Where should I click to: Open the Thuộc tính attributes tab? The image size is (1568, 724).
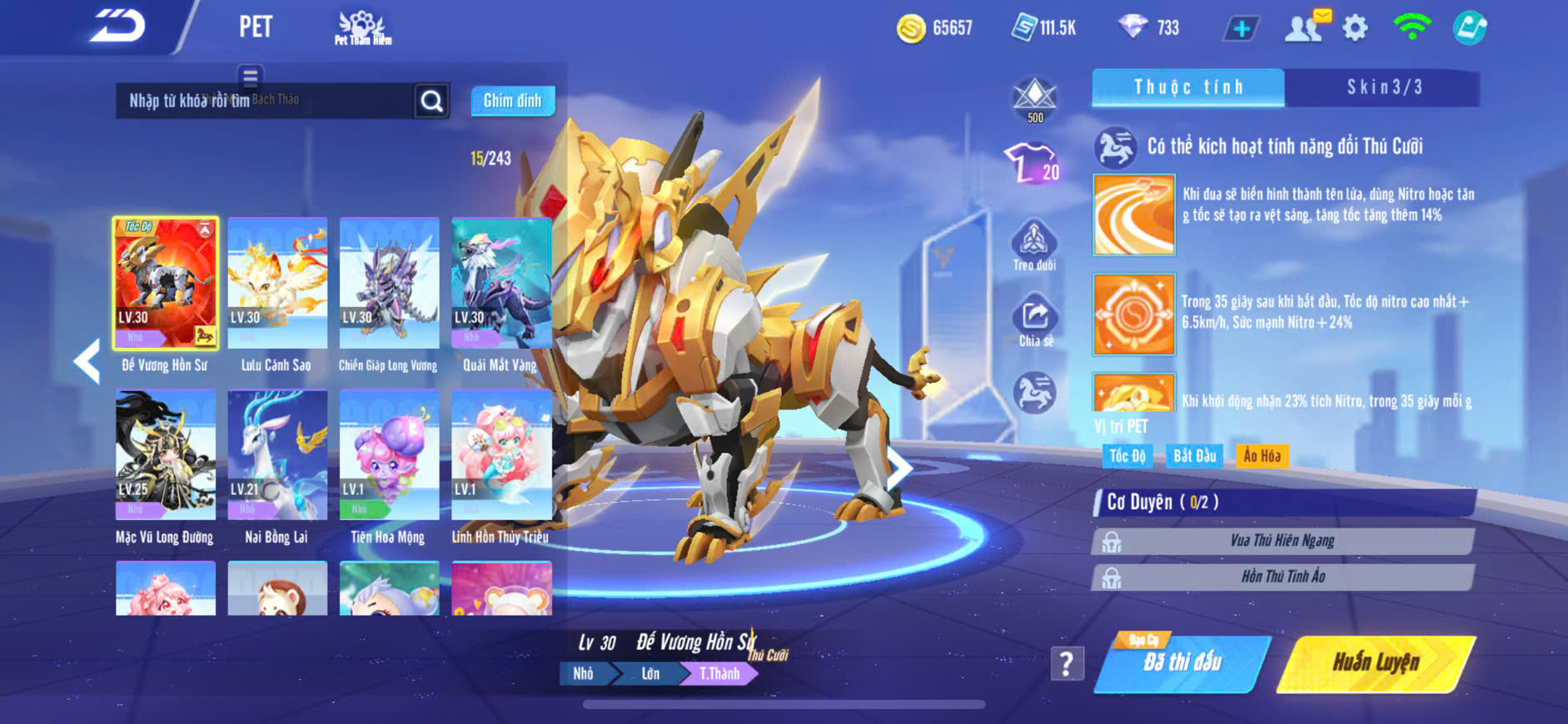(1188, 87)
